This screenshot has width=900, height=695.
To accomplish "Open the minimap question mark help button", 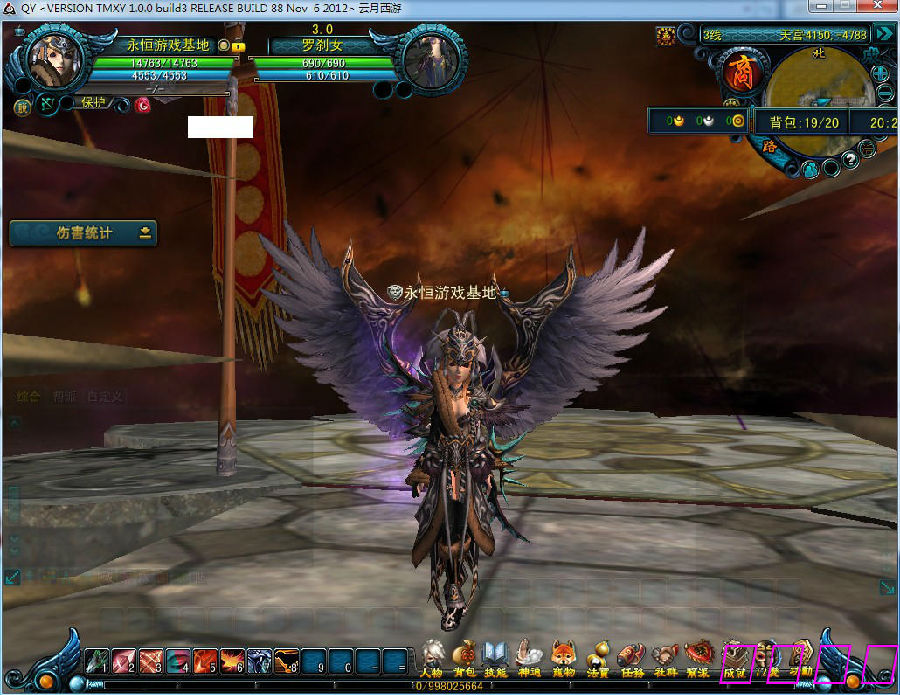I will click(x=849, y=158).
